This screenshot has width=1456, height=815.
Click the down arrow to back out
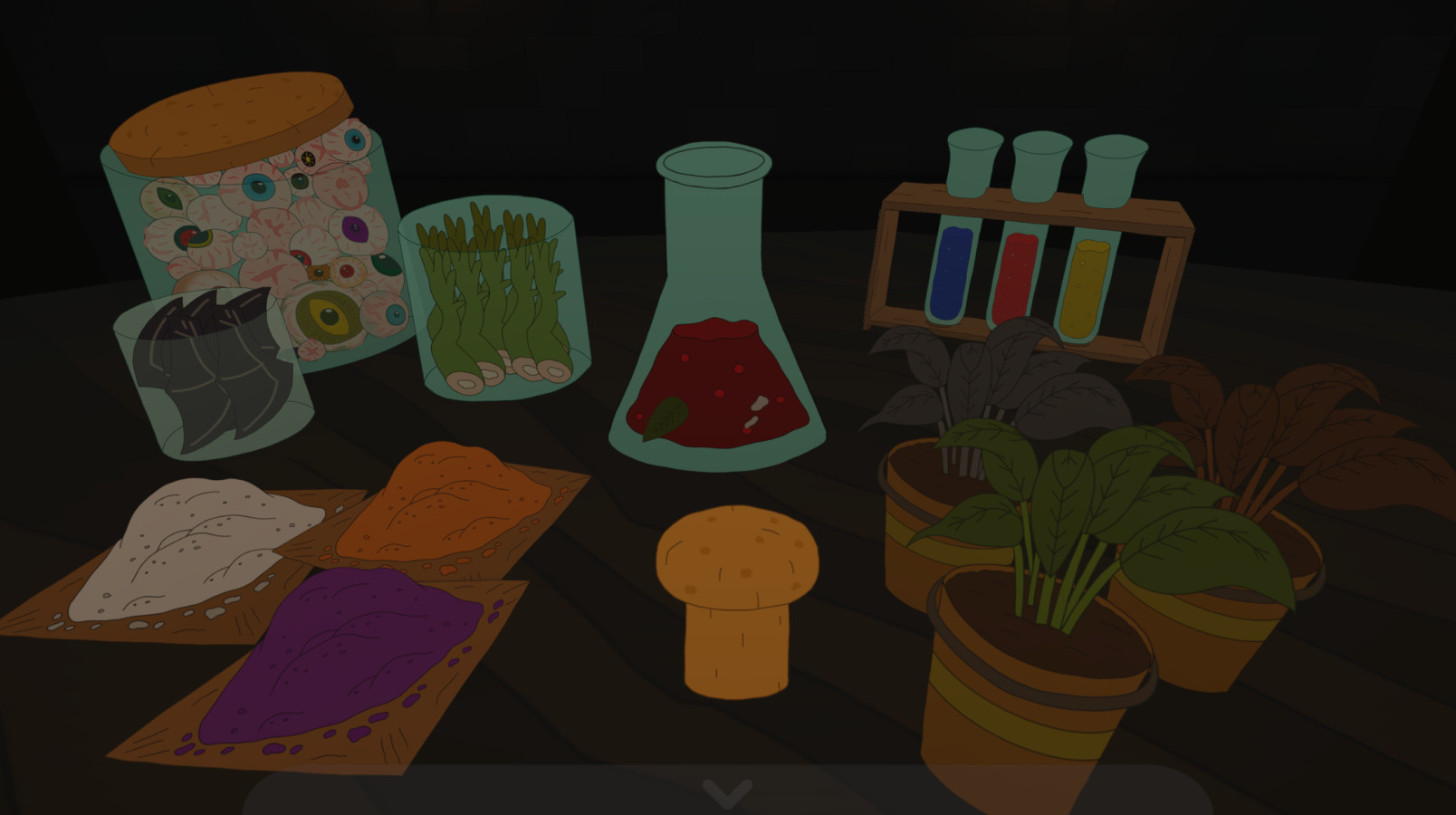point(727,793)
